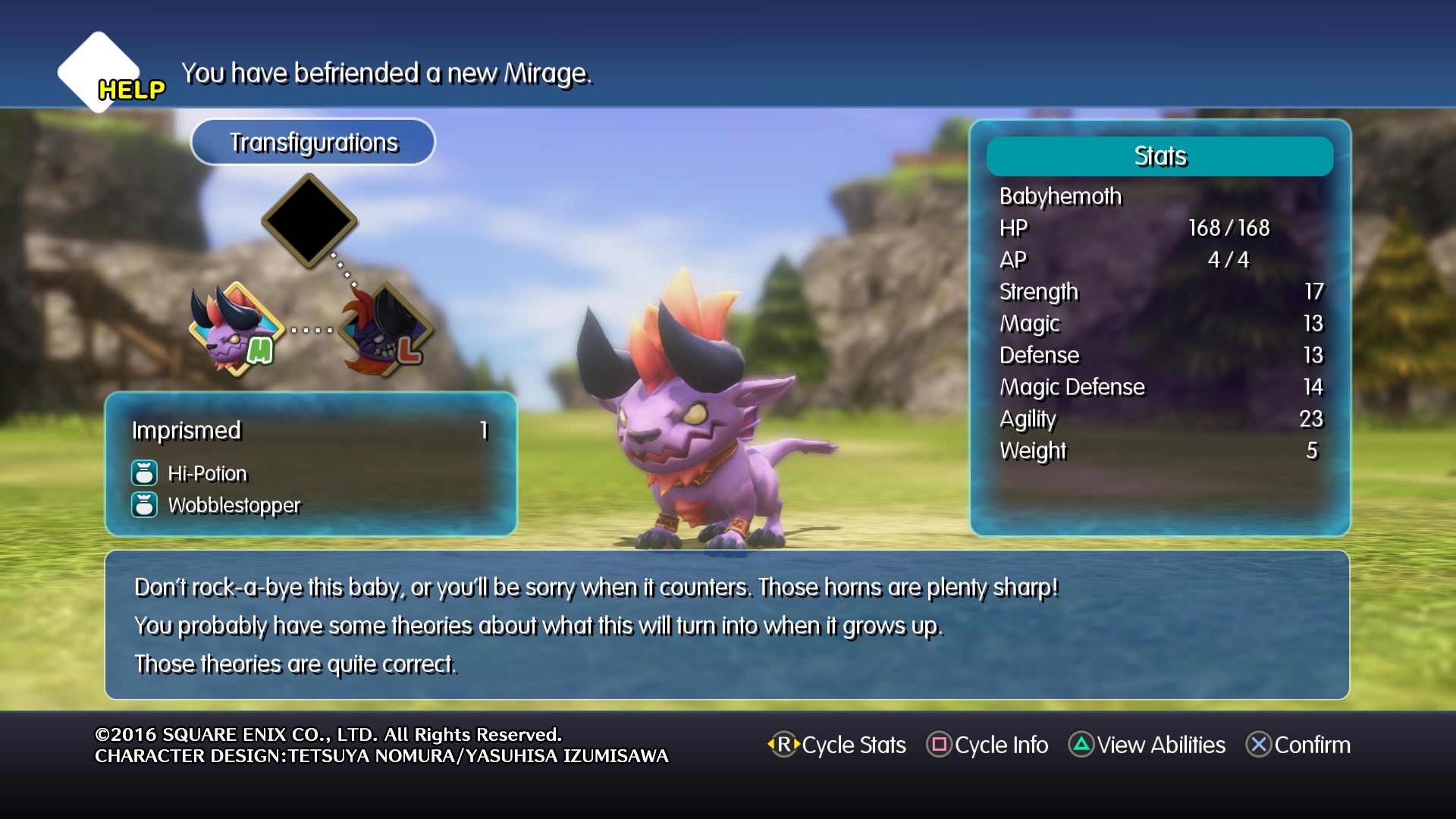Click the HELP diamond icon
This screenshot has height=819, width=1456.
(99, 73)
